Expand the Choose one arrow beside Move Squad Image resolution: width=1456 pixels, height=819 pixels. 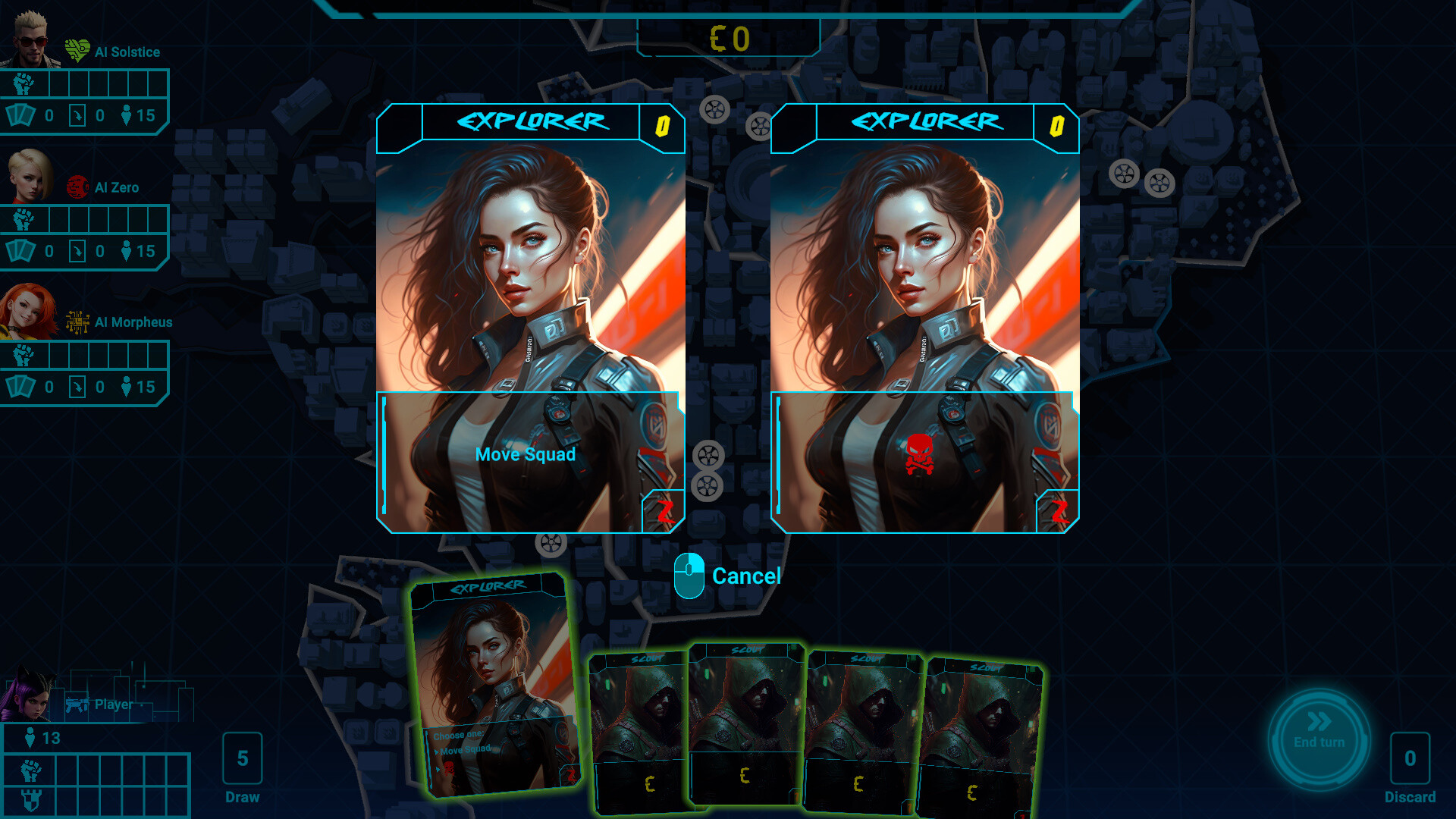(438, 751)
